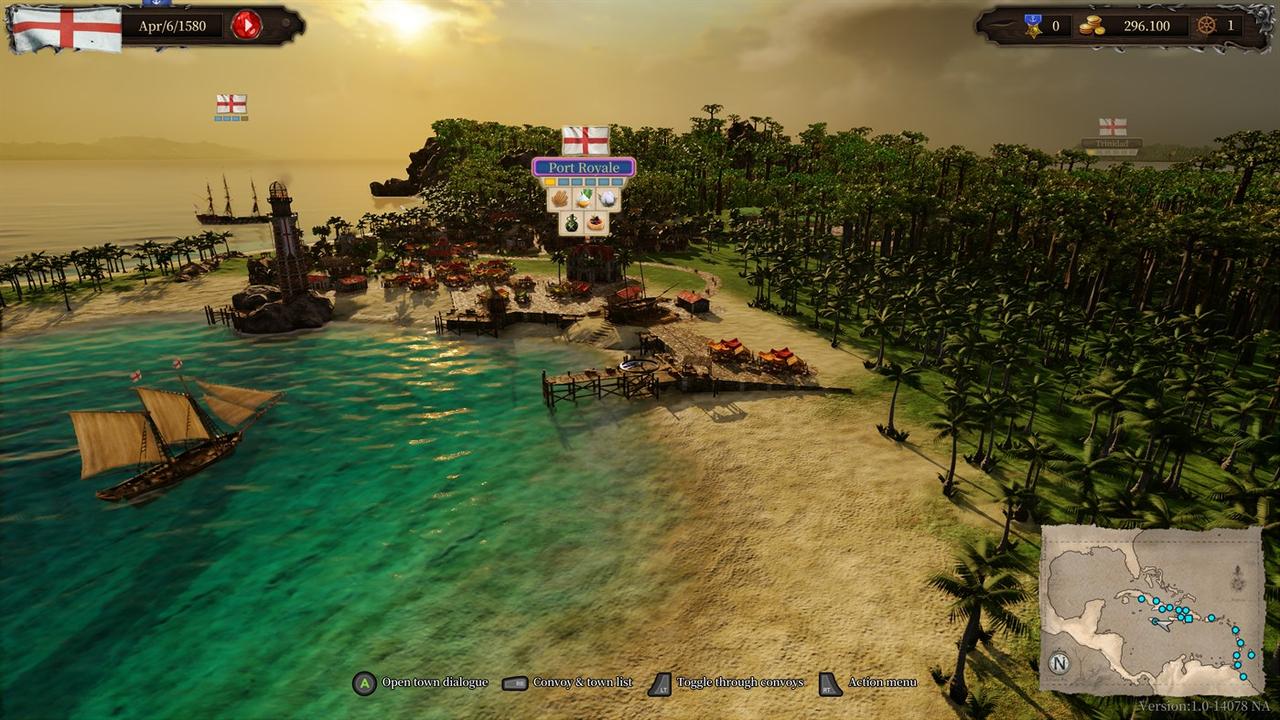The height and width of the screenshot is (720, 1280).
Task: Click the green dye bottle goods icon
Action: tap(572, 221)
